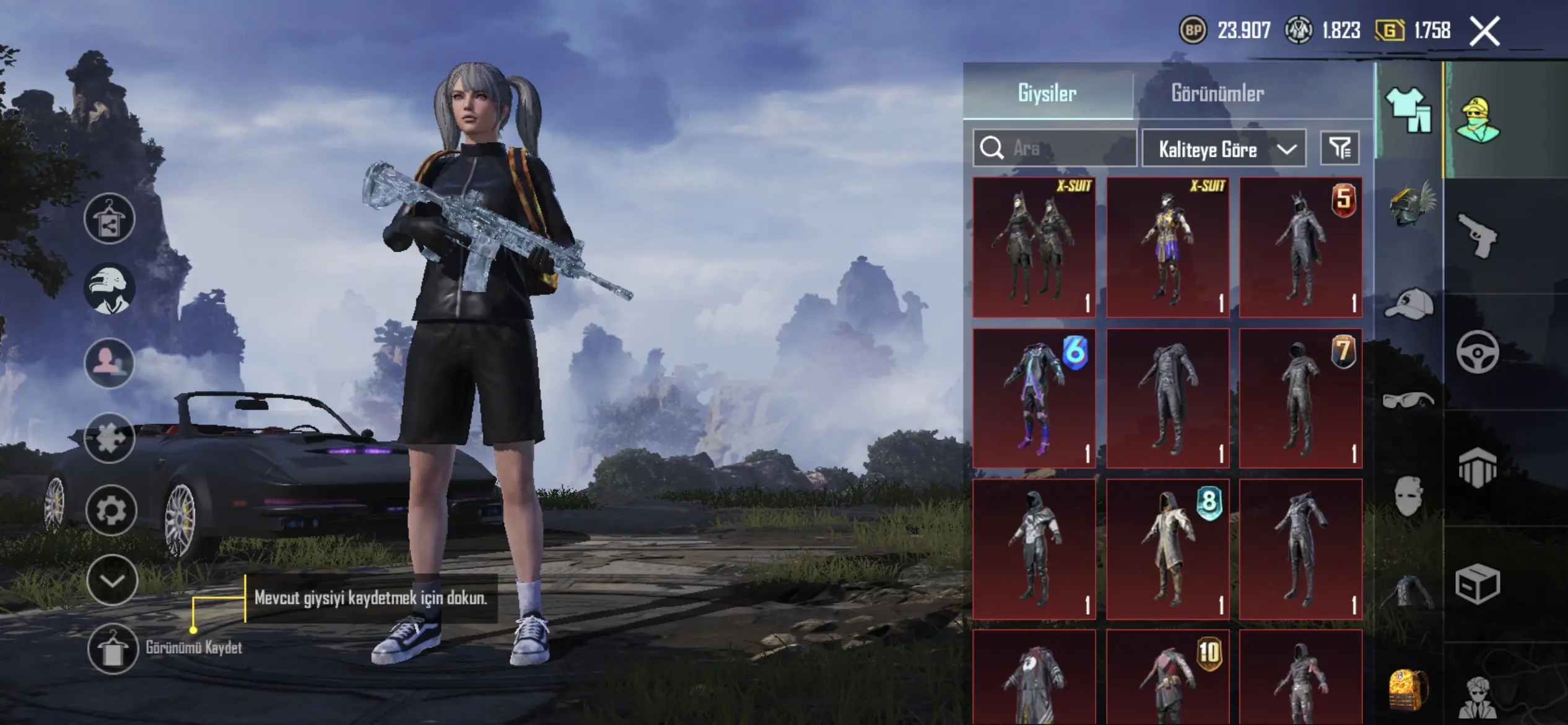Open the filter options button
This screenshot has width=1568, height=725.
coord(1340,148)
